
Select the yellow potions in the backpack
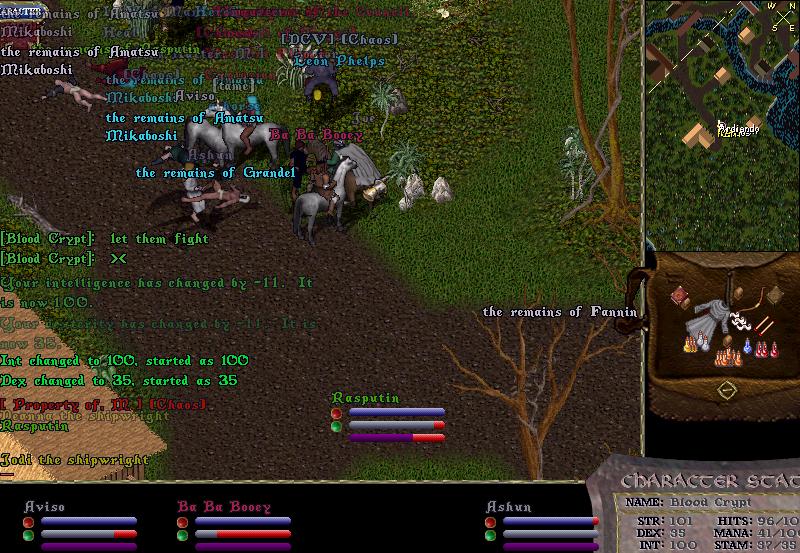[x=690, y=344]
